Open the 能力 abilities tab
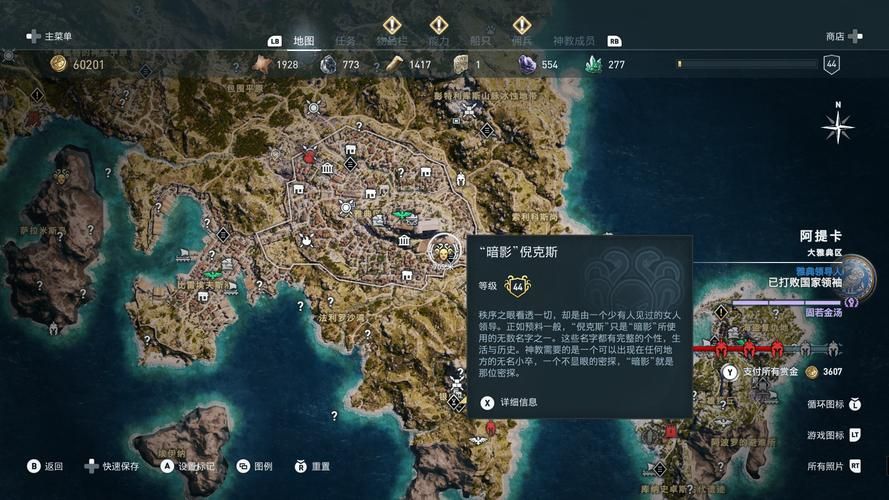The width and height of the screenshot is (889, 500). coord(438,41)
